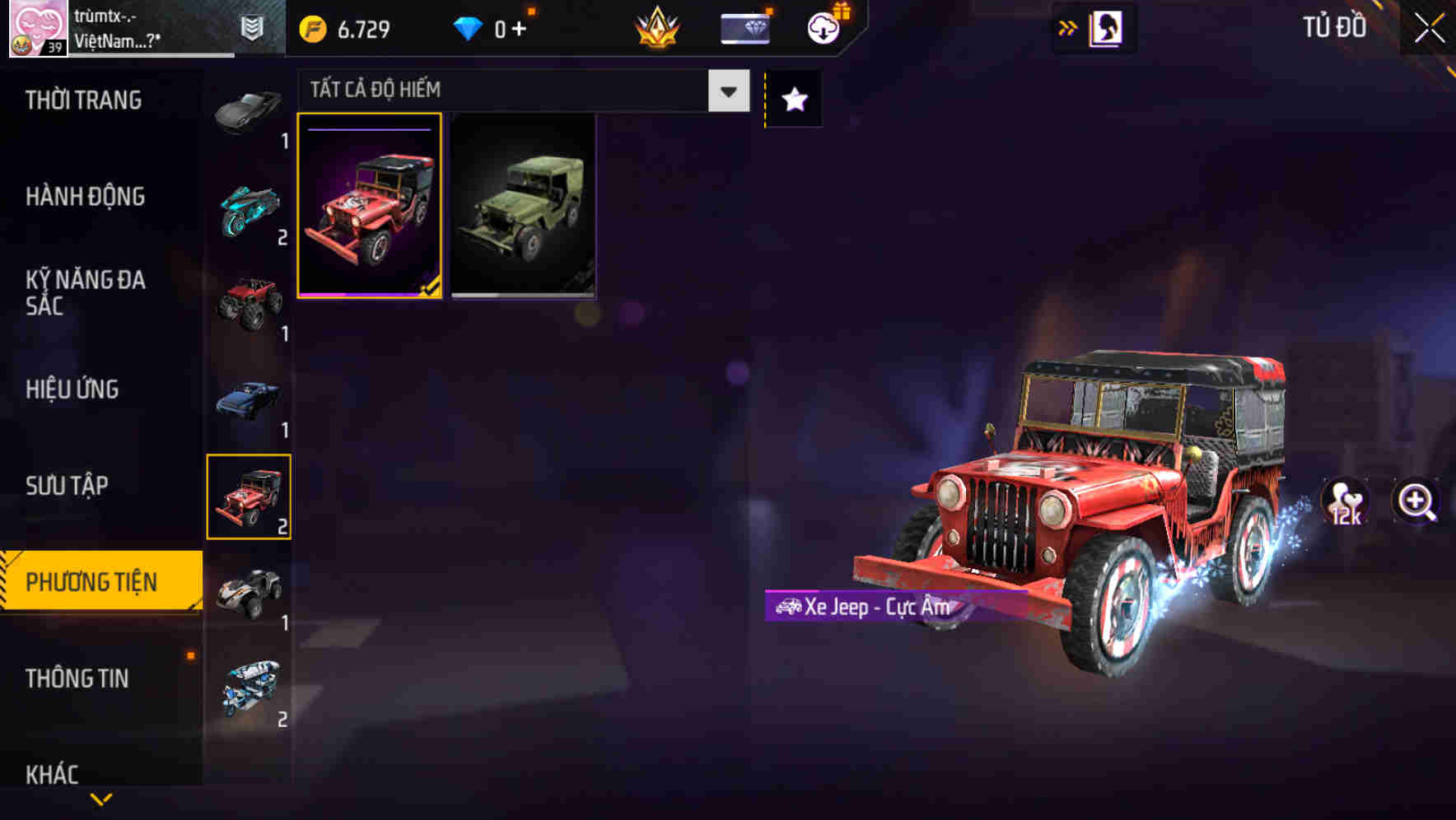Screen dimensions: 1456x820
Task: Select the green default jeep skin card
Action: [x=524, y=207]
